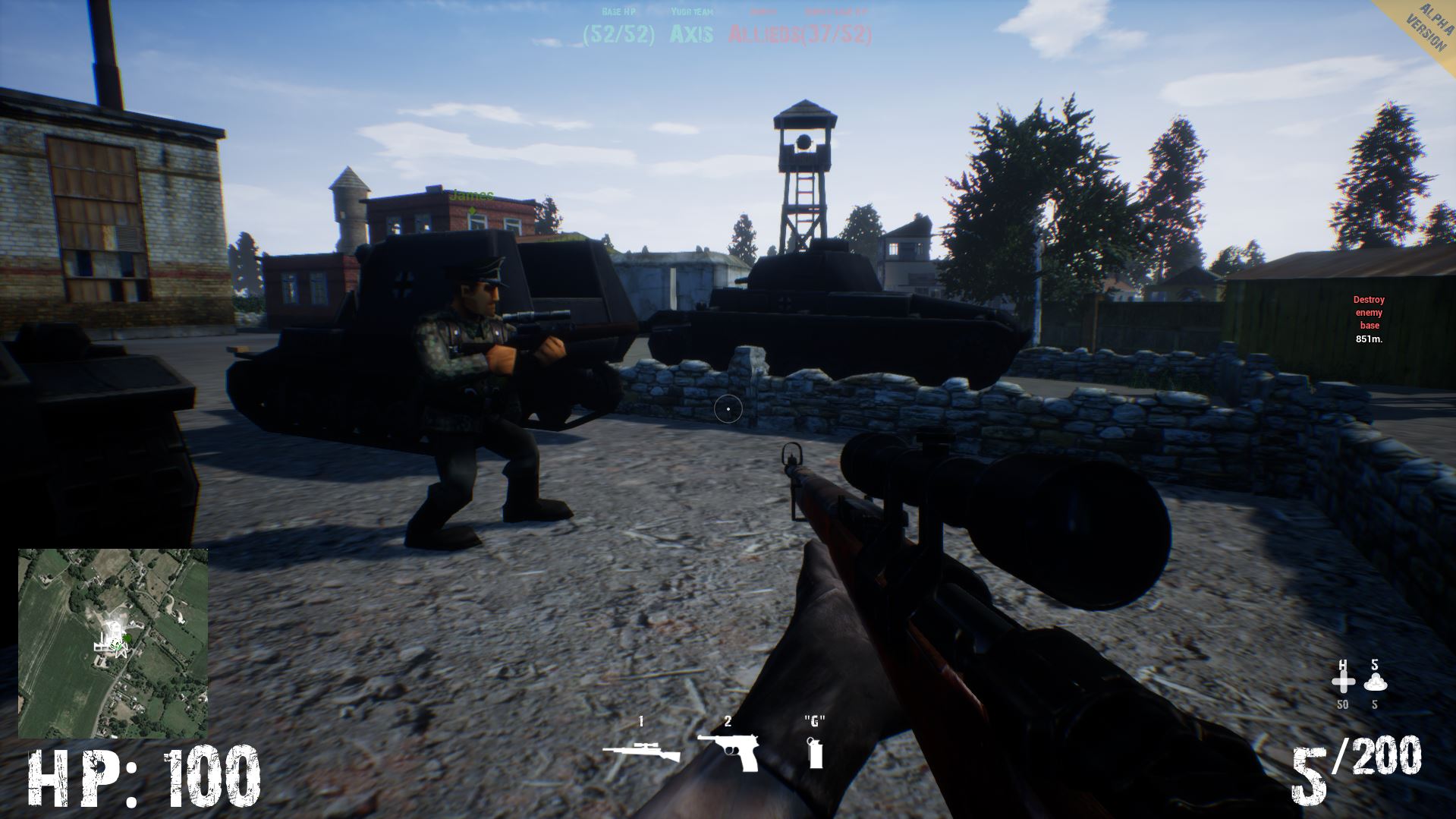Expand the Your Team header
The height and width of the screenshot is (819, 1456).
click(x=691, y=13)
